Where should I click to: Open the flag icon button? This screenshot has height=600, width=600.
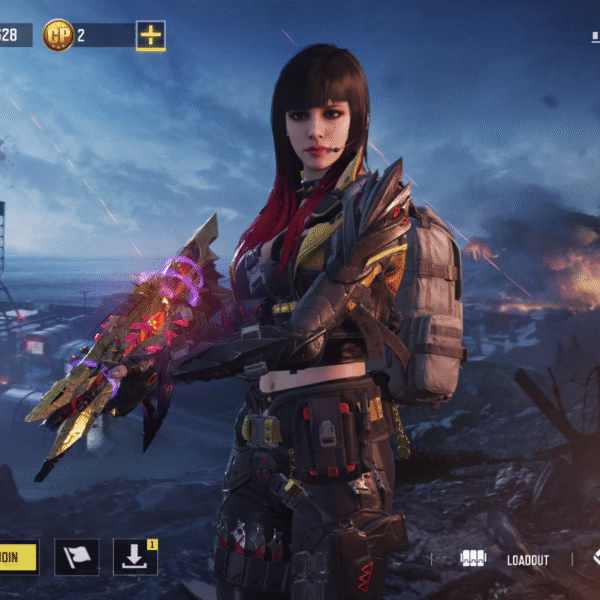tap(76, 557)
